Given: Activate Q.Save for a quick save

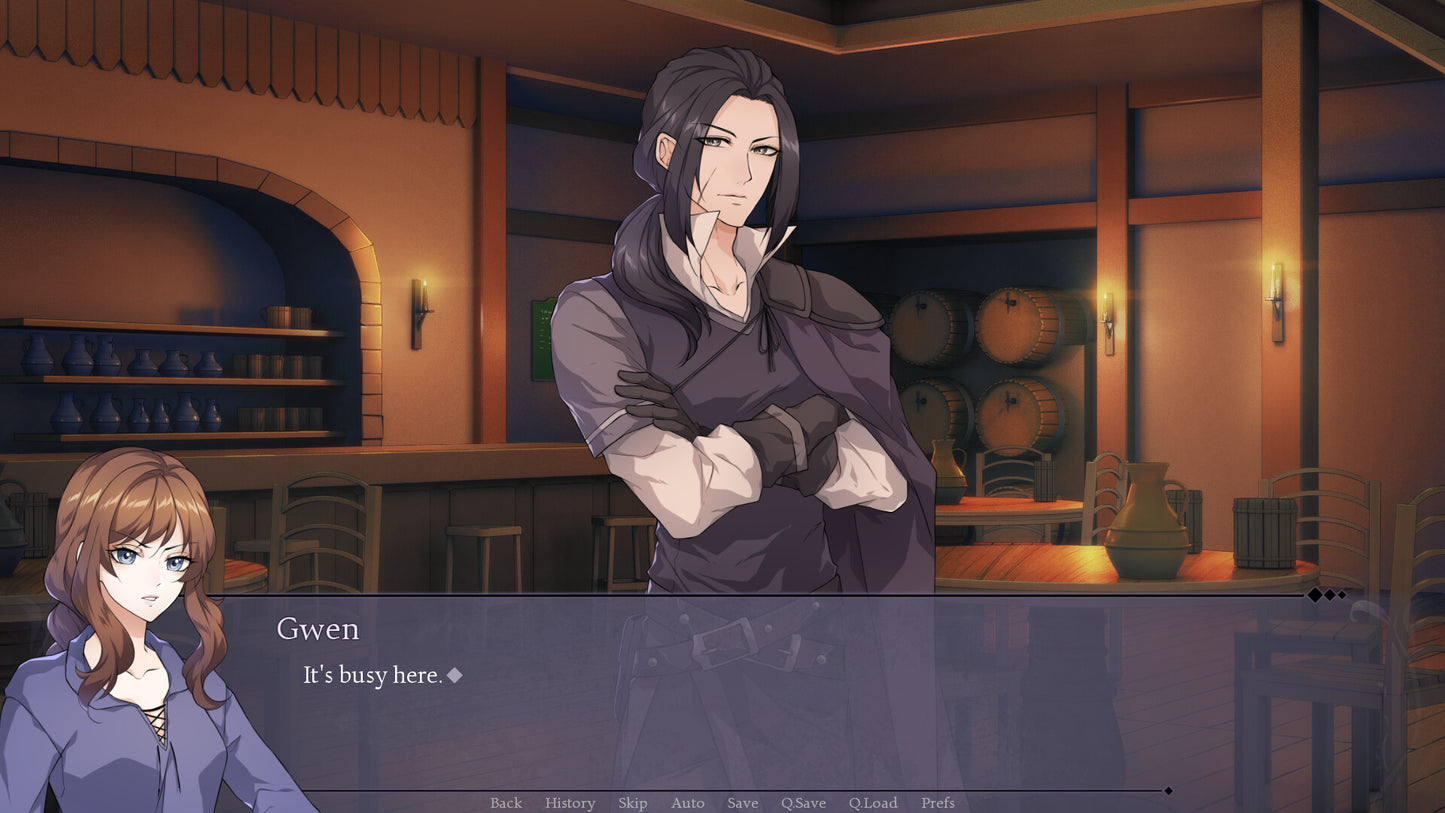Looking at the screenshot, I should pyautogui.click(x=804, y=802).
